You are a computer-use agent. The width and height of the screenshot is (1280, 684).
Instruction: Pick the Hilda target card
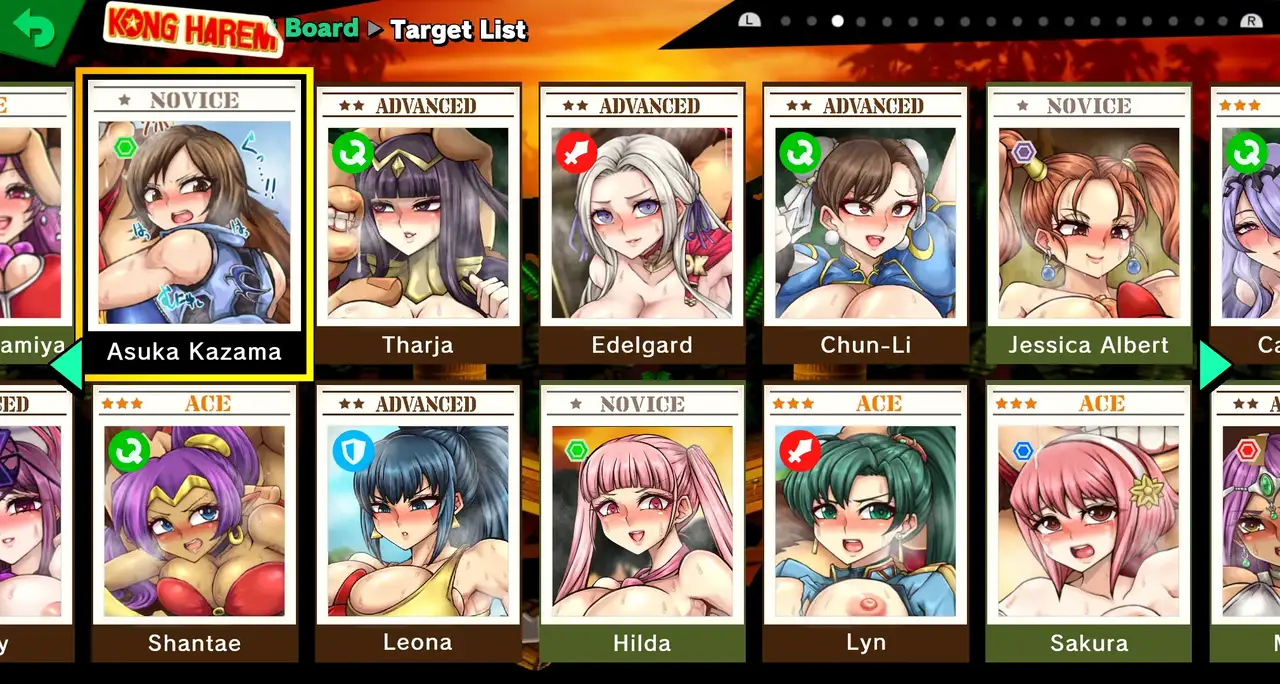click(x=641, y=522)
